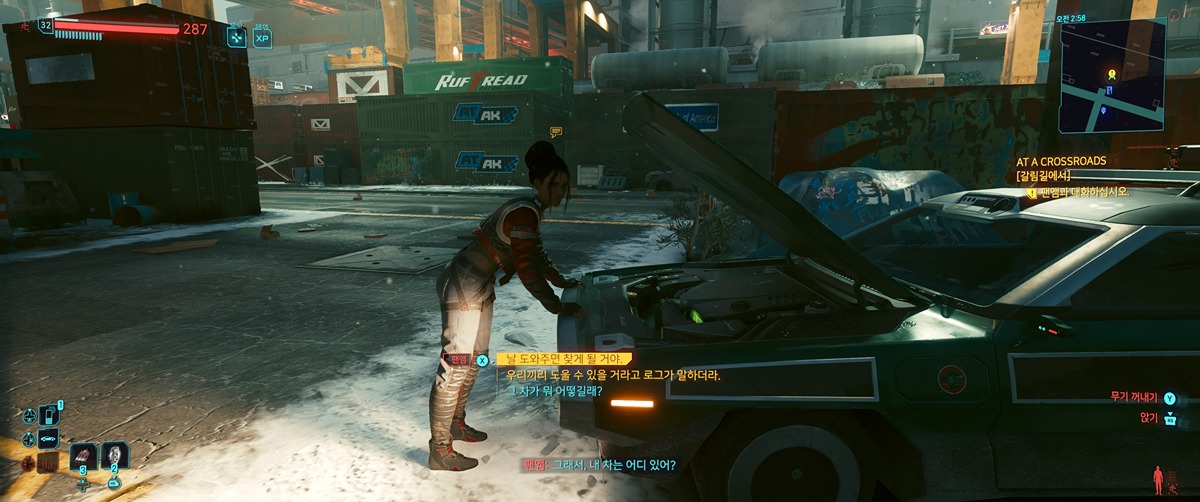Click the XP icon next to the health bar
1200x502 pixels.
pos(262,38)
